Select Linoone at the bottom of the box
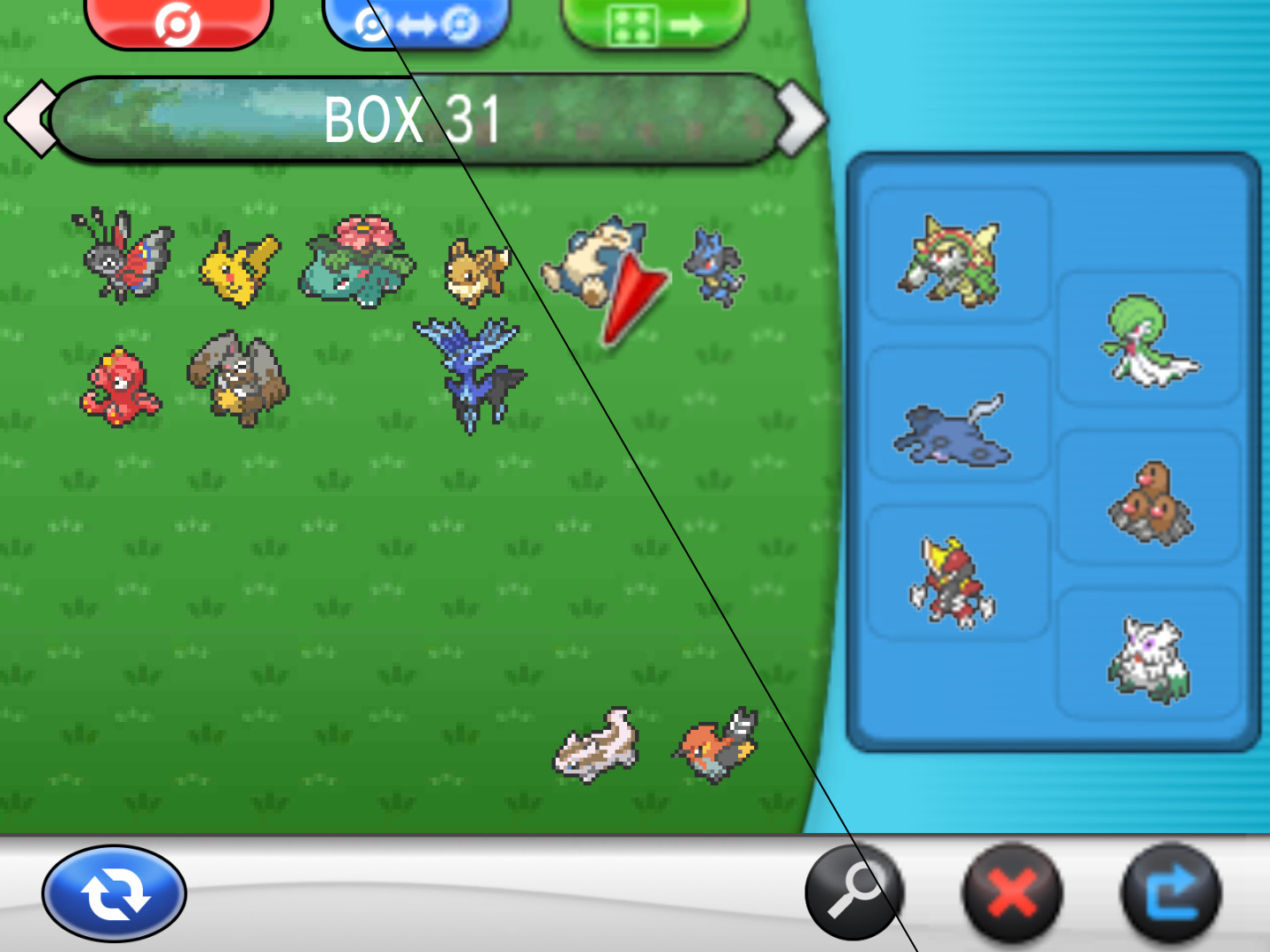 pyautogui.click(x=595, y=745)
